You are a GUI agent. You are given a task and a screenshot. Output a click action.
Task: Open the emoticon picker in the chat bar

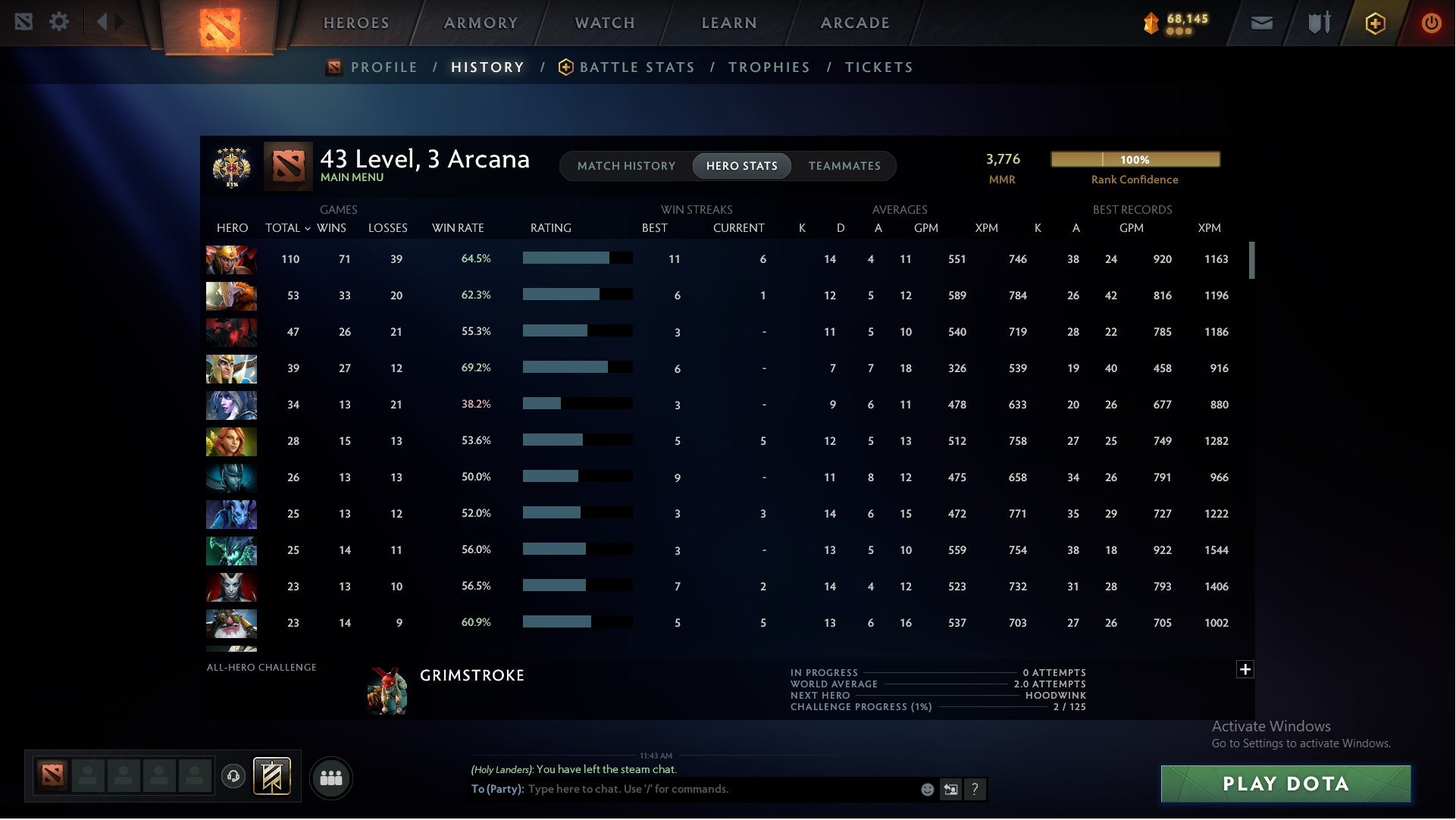click(926, 789)
